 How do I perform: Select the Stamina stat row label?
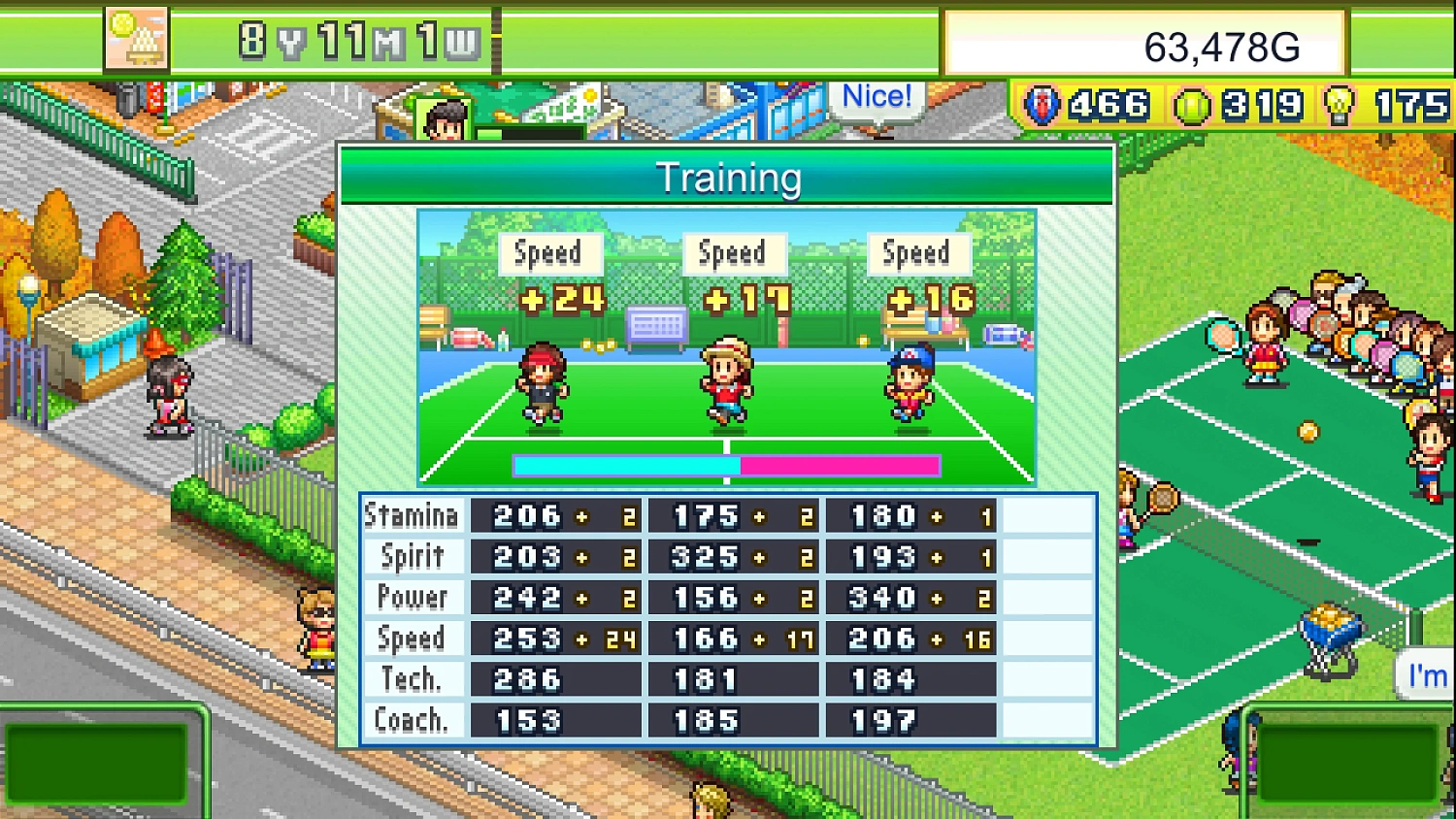coord(412,515)
